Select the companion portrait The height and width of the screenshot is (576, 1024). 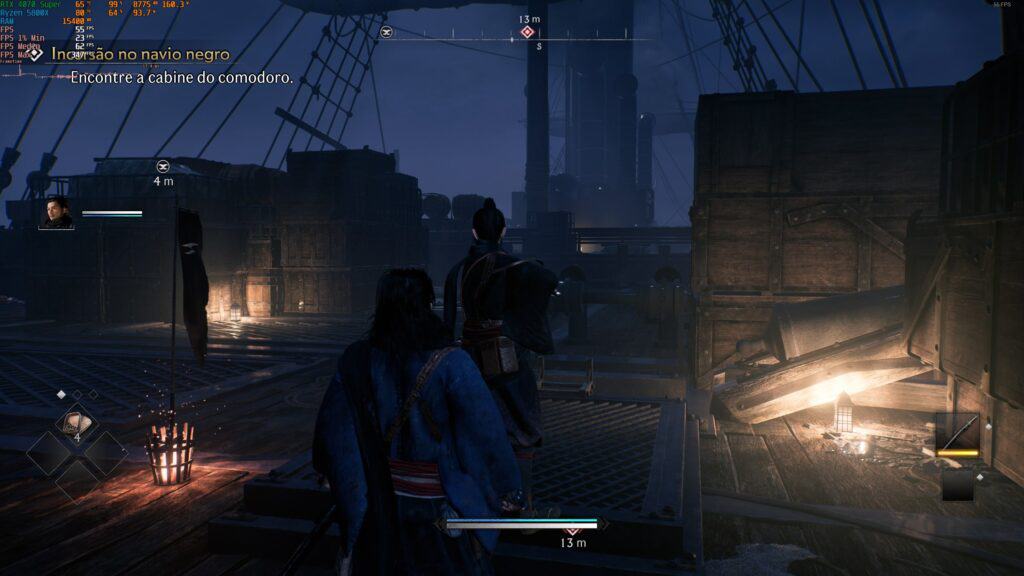tap(56, 213)
